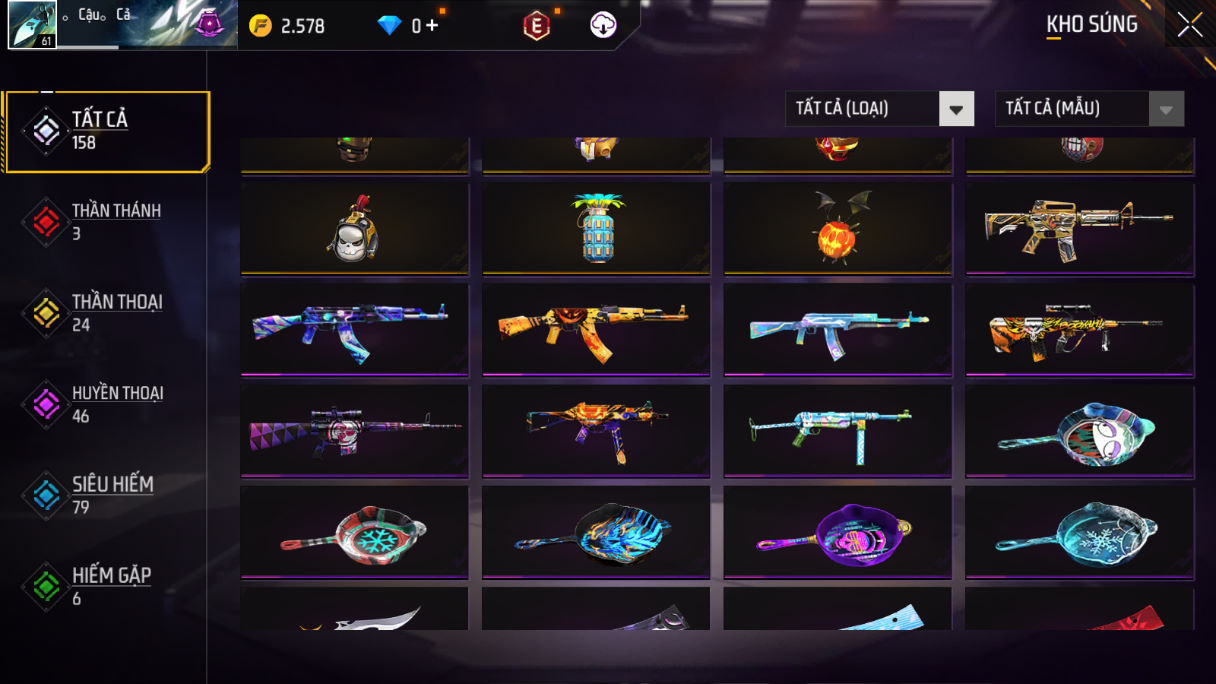Viewport: 1216px width, 684px height.
Task: Pick the red pan with snowflake
Action: coord(354,532)
